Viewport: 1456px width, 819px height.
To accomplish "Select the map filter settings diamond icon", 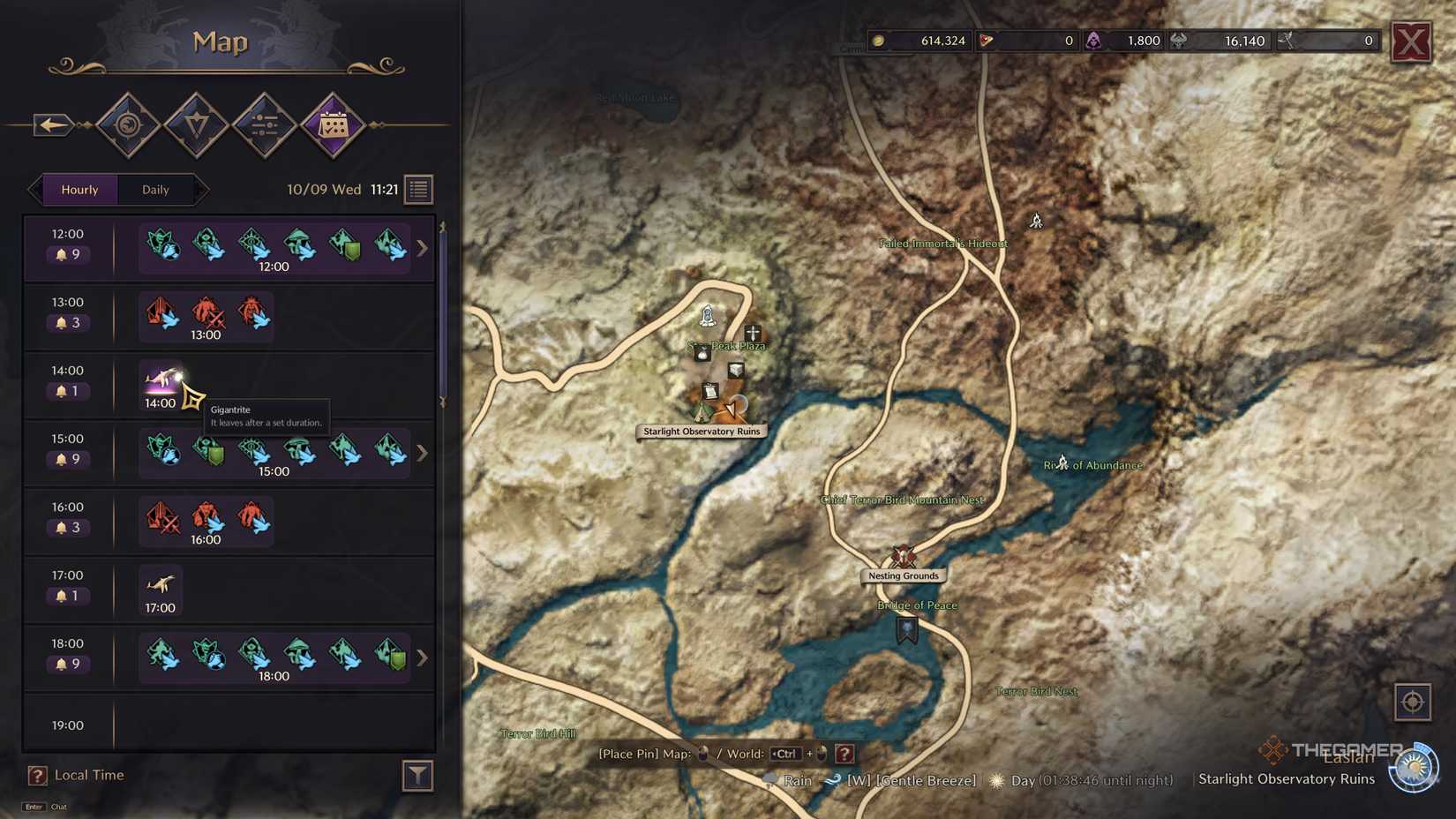I will click(x=265, y=125).
